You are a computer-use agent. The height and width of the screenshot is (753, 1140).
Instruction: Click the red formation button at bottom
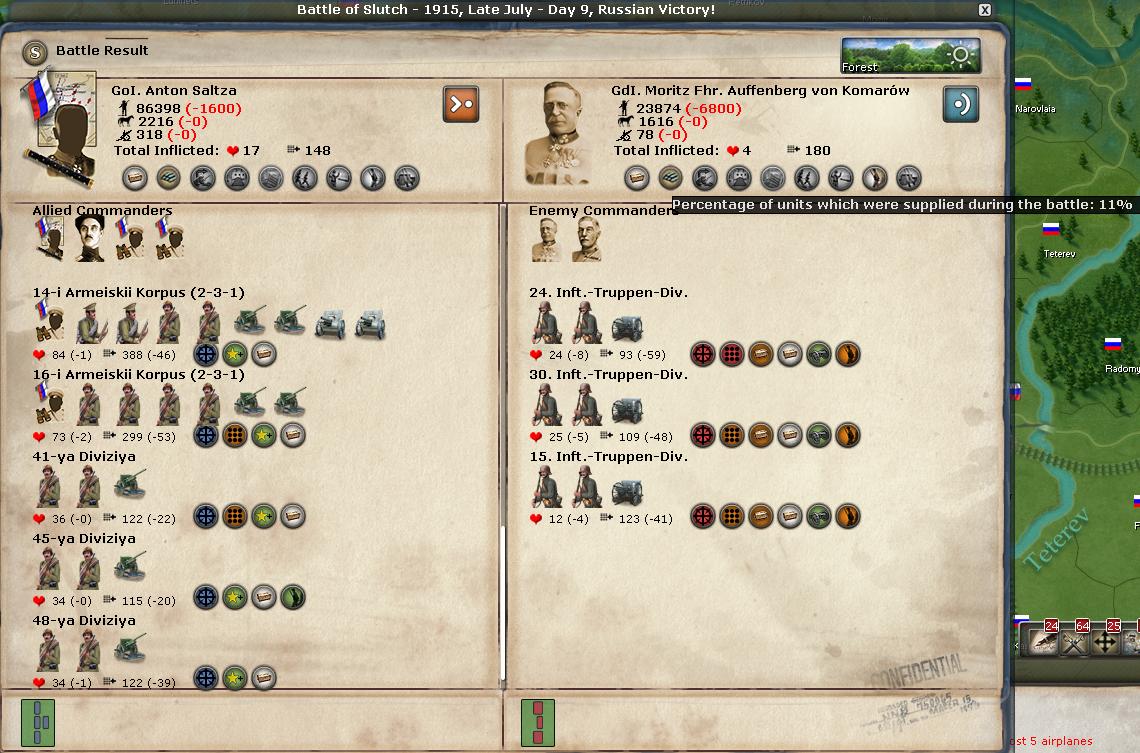(x=538, y=722)
